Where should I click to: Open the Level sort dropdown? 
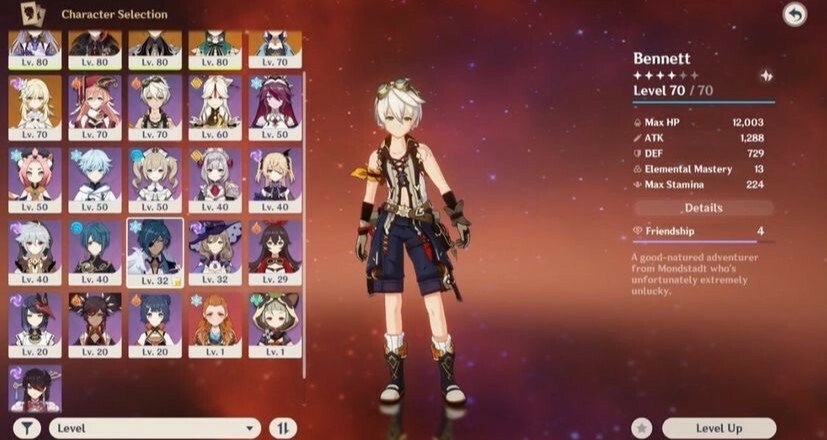tap(155, 428)
